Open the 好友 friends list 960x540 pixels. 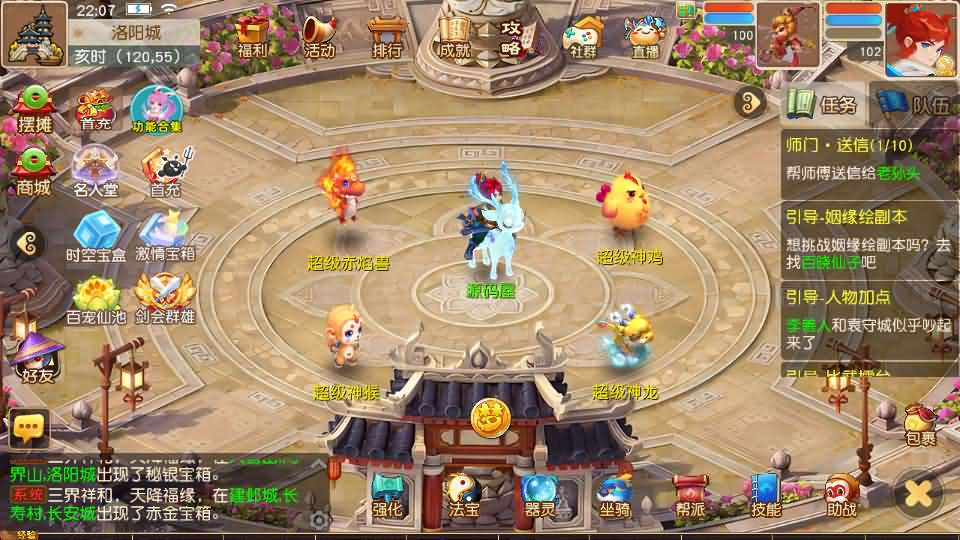(x=37, y=358)
